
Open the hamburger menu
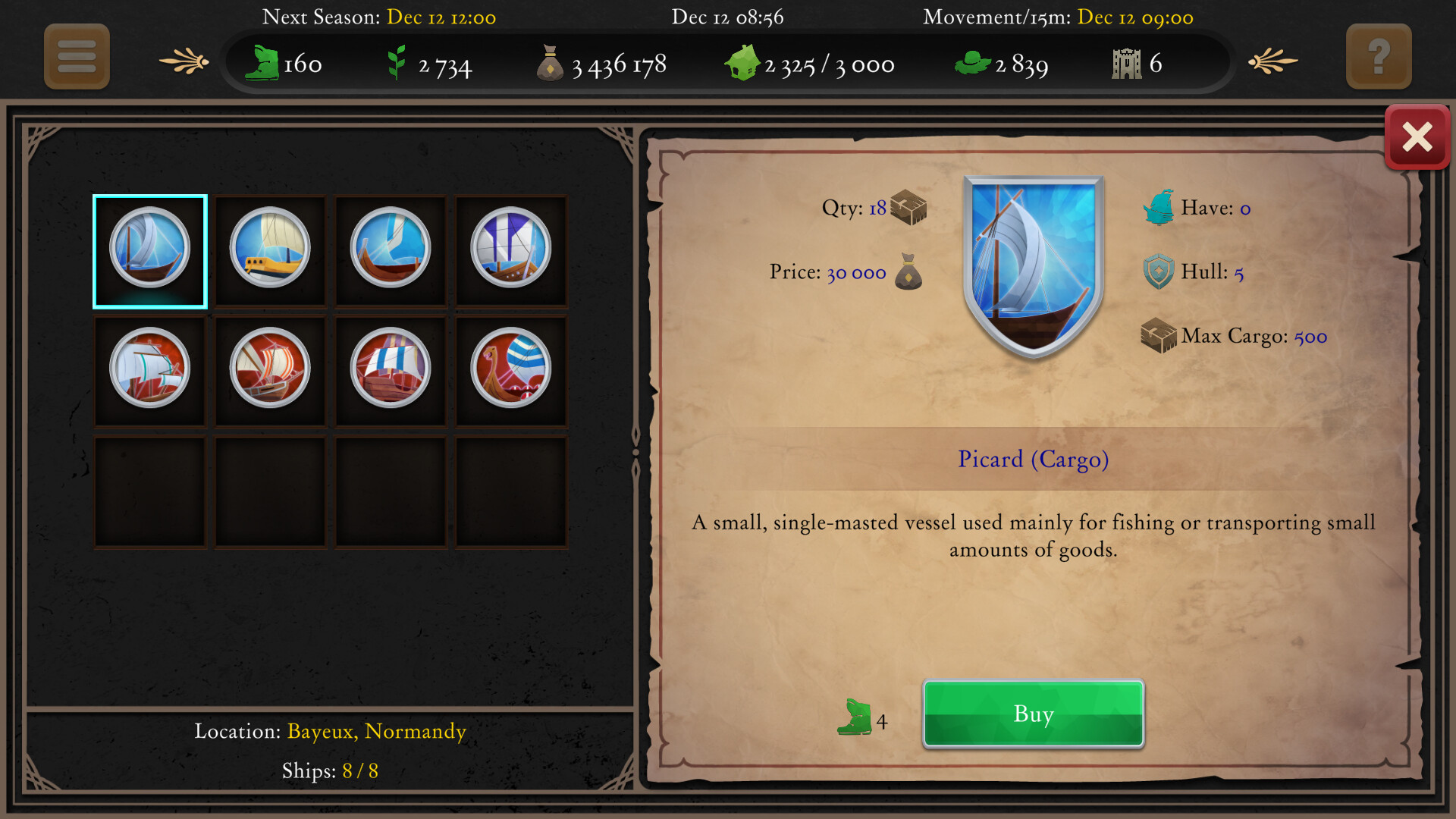(x=76, y=56)
